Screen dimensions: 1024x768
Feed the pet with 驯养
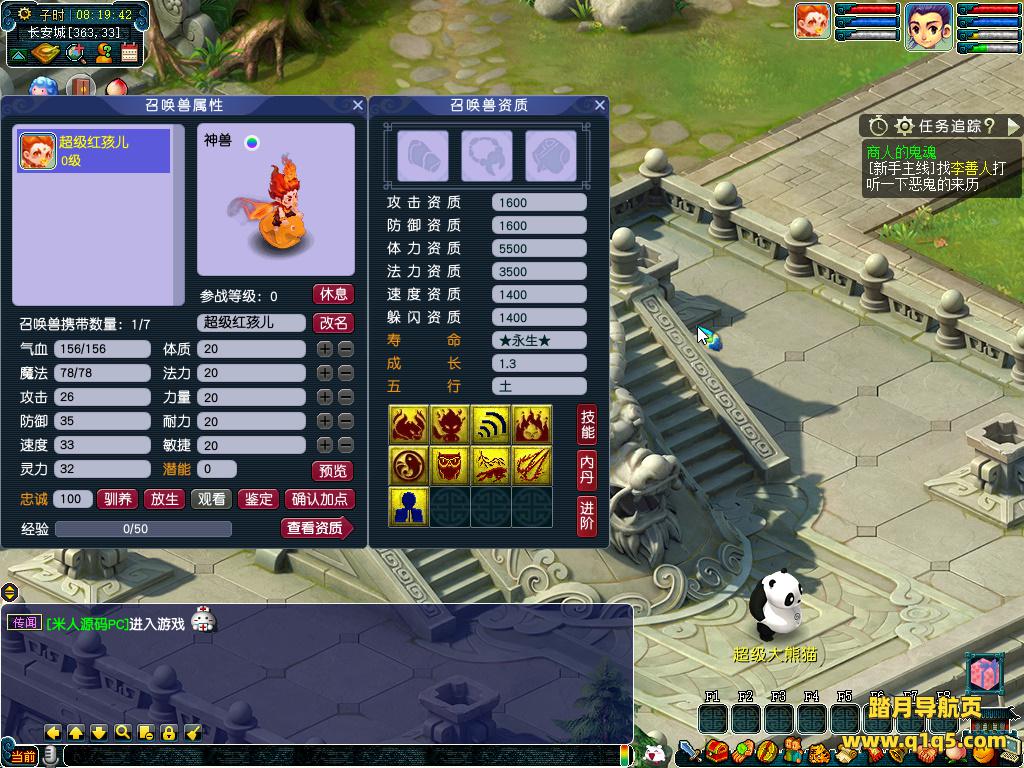click(x=117, y=499)
